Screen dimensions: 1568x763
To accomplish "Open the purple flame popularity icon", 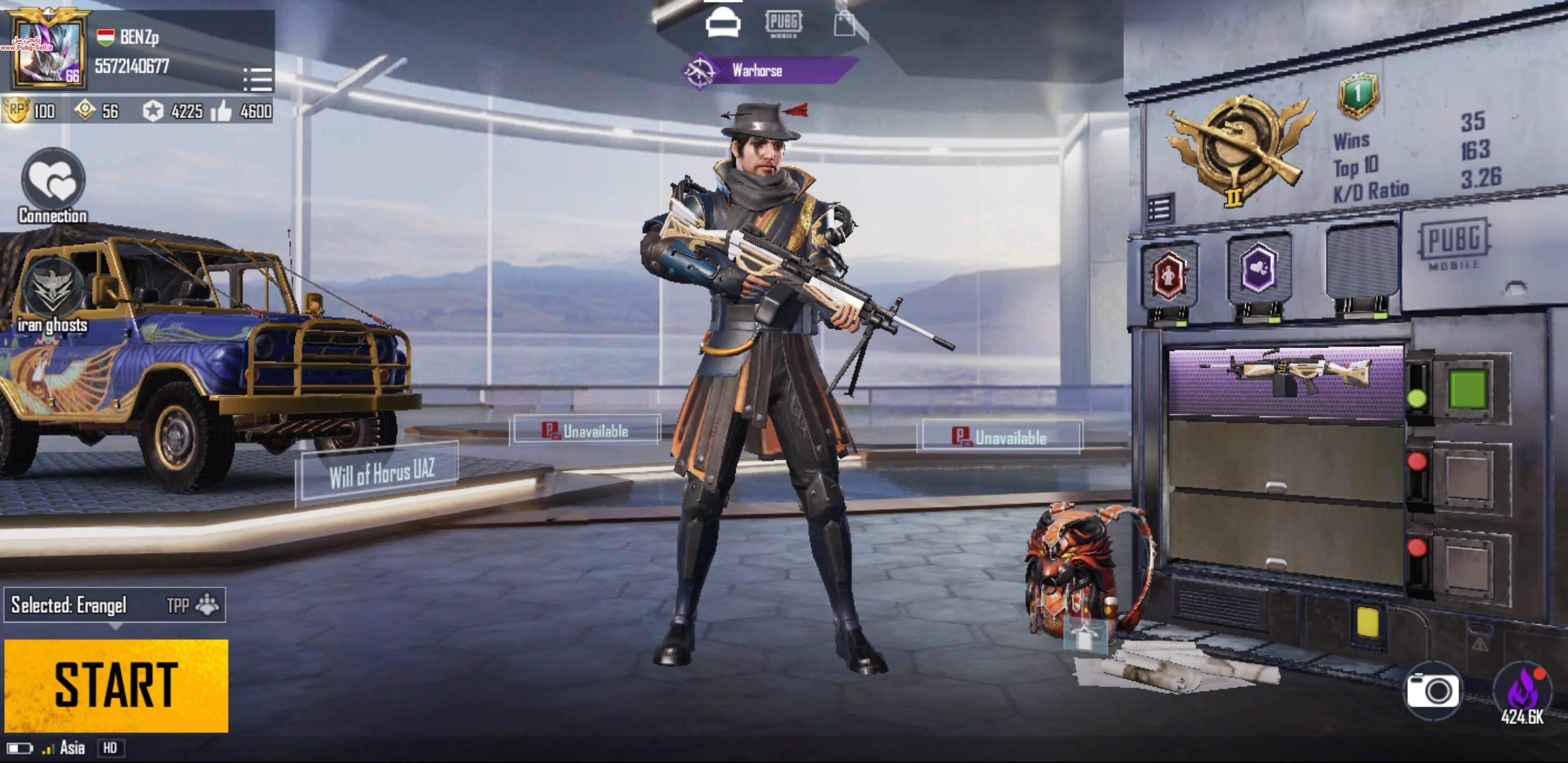I will point(1523,691).
